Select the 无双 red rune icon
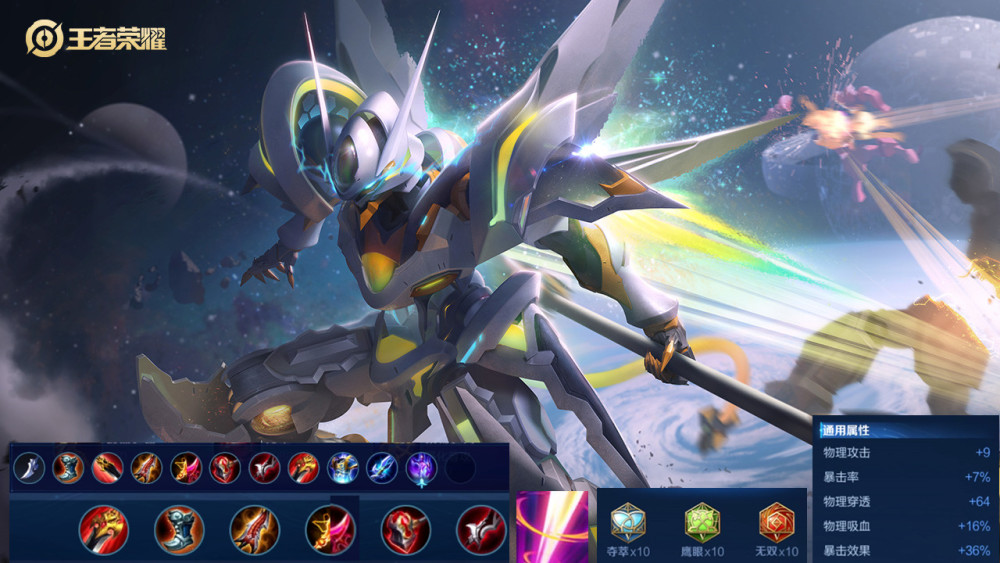Image resolution: width=1000 pixels, height=563 pixels. [776, 522]
